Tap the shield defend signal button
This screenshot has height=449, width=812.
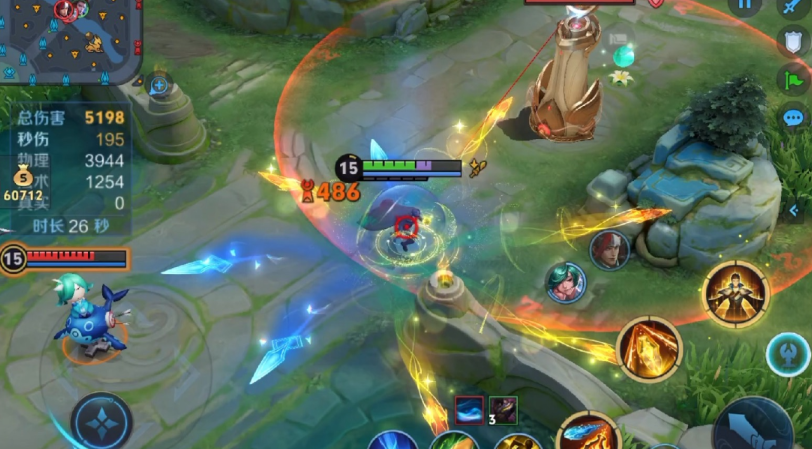coord(792,41)
